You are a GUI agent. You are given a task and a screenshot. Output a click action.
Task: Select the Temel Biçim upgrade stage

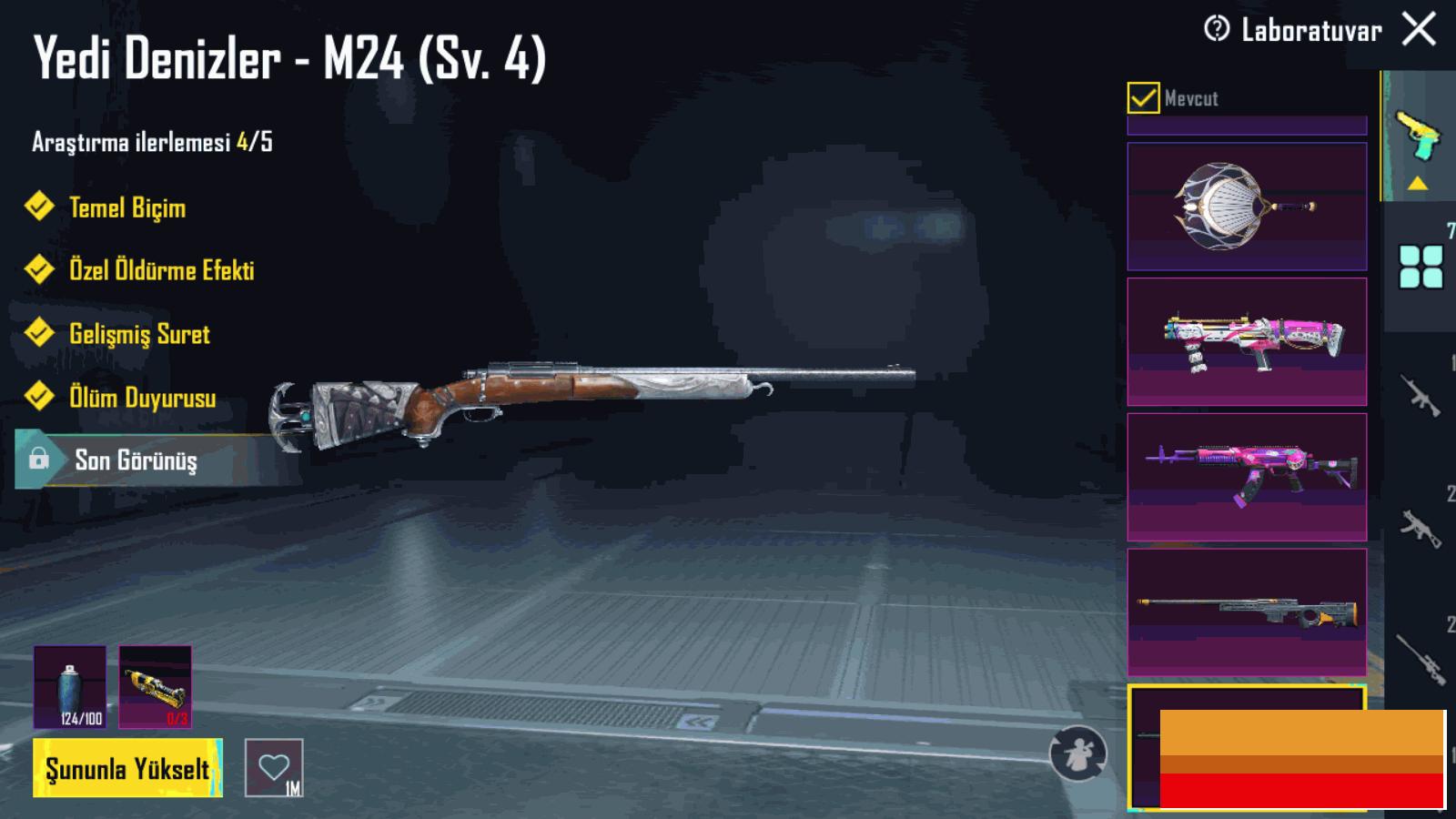tap(127, 207)
